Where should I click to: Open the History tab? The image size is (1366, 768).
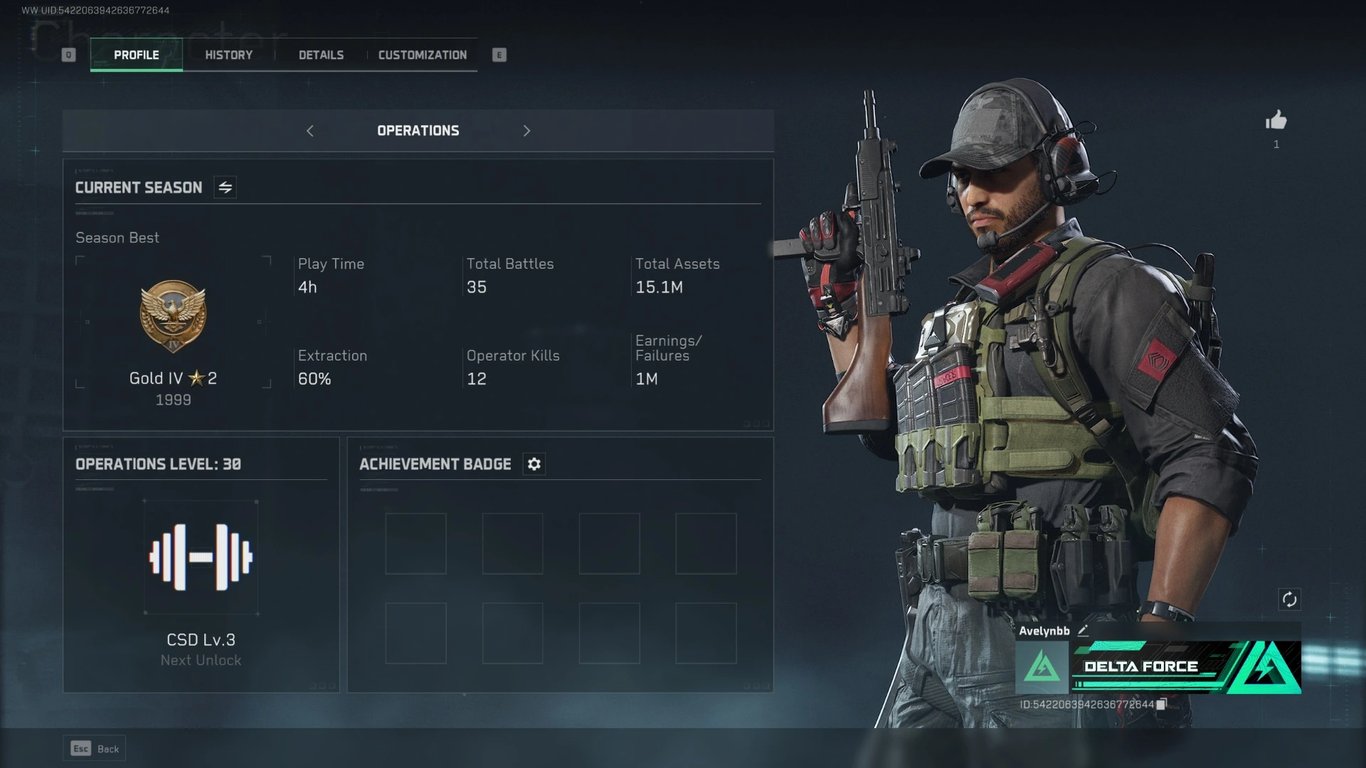[229, 55]
